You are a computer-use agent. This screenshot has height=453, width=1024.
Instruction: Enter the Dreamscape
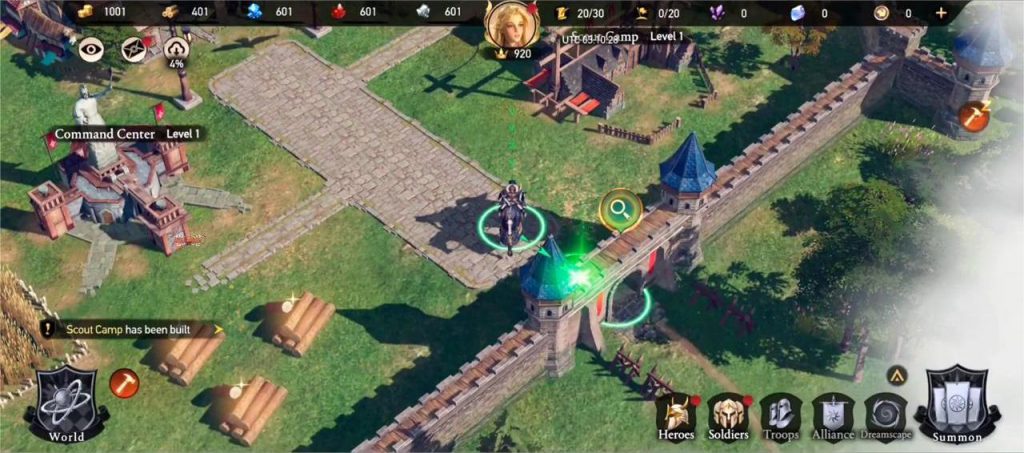[886, 415]
